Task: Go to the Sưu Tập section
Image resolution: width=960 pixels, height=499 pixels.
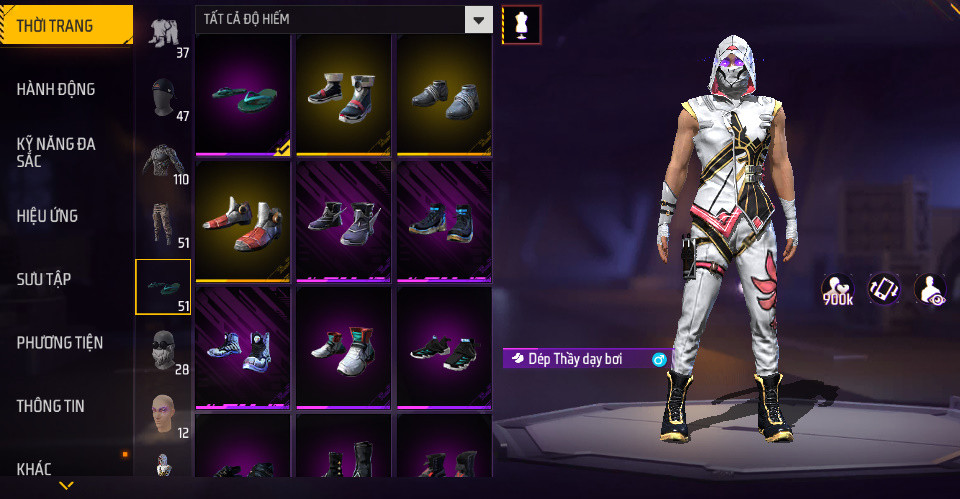Action: point(44,279)
